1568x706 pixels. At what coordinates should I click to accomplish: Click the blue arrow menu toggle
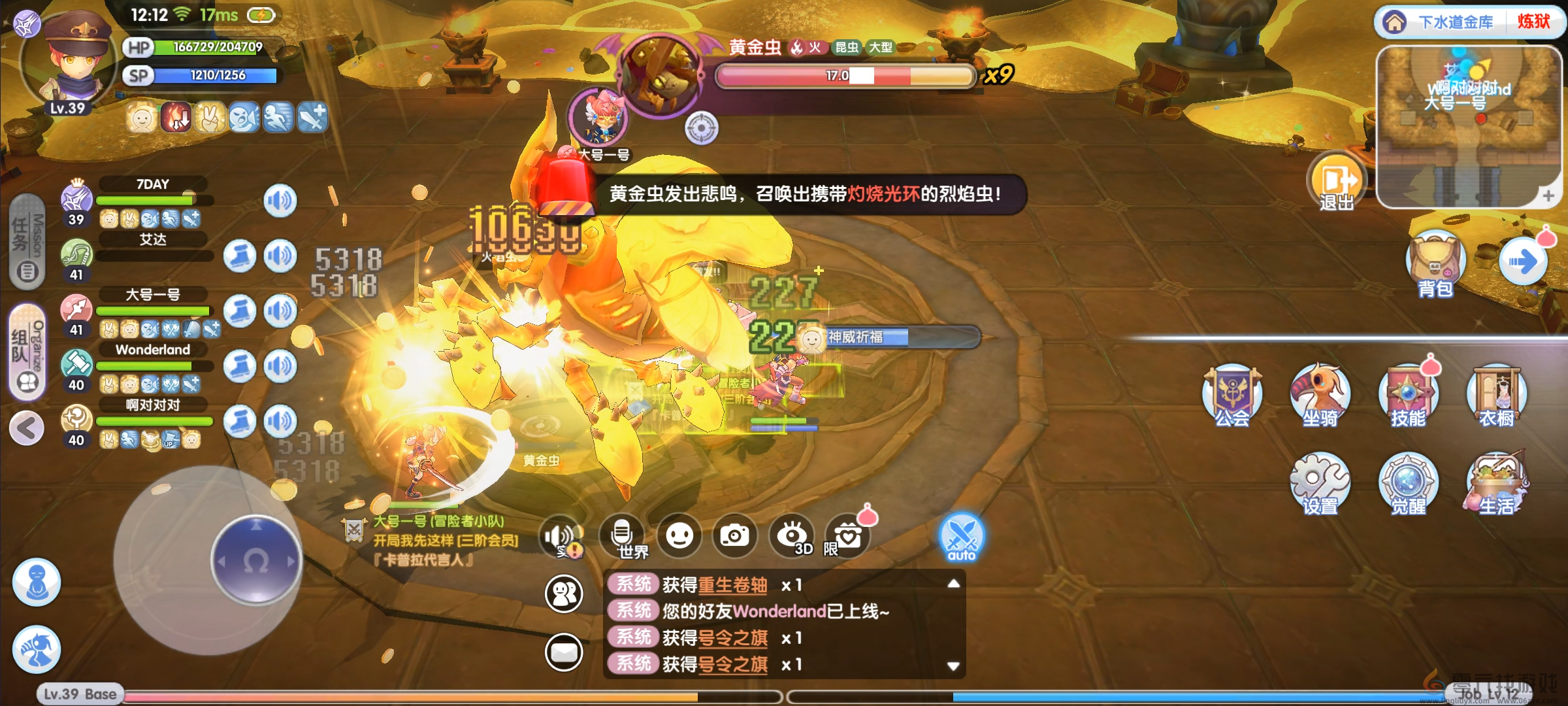[x=1523, y=263]
